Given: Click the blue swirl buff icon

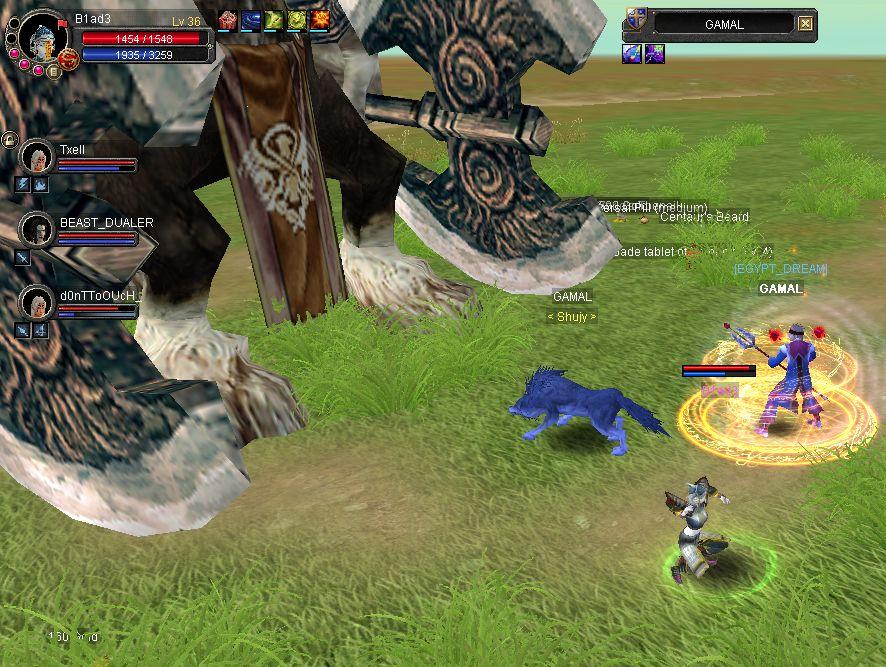Looking at the screenshot, I should [x=250, y=20].
